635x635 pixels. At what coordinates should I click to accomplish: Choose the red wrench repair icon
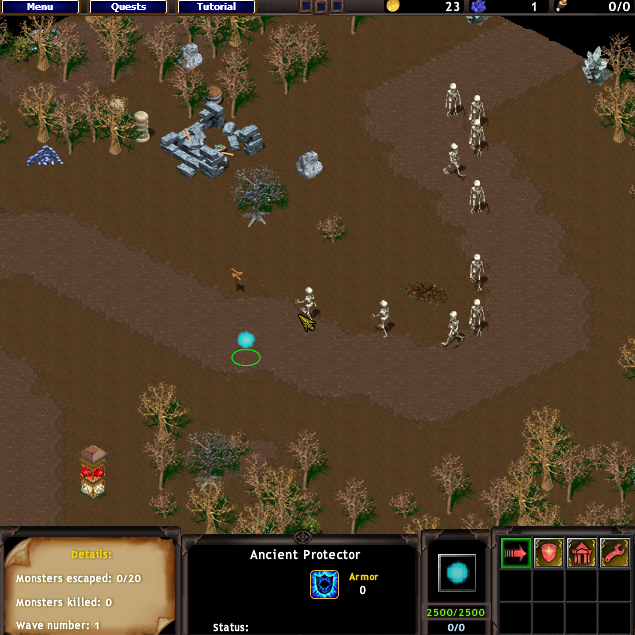(x=614, y=553)
